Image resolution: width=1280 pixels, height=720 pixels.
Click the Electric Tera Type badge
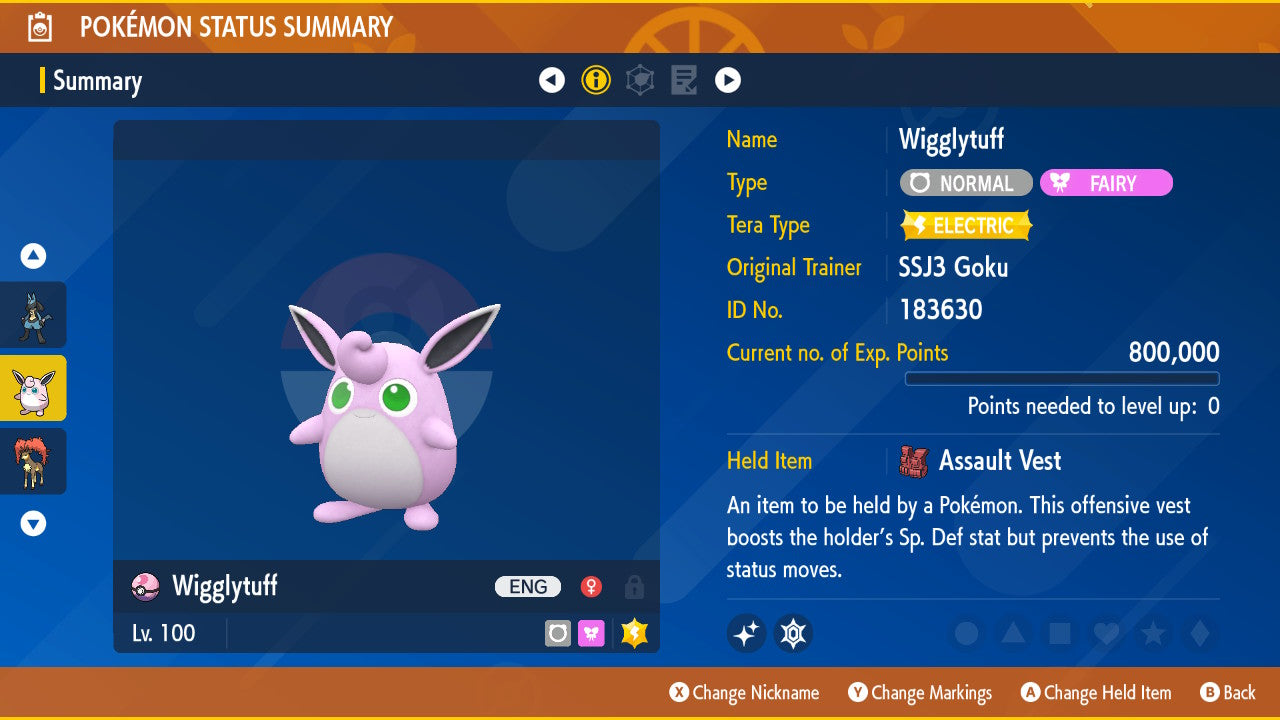pos(966,226)
